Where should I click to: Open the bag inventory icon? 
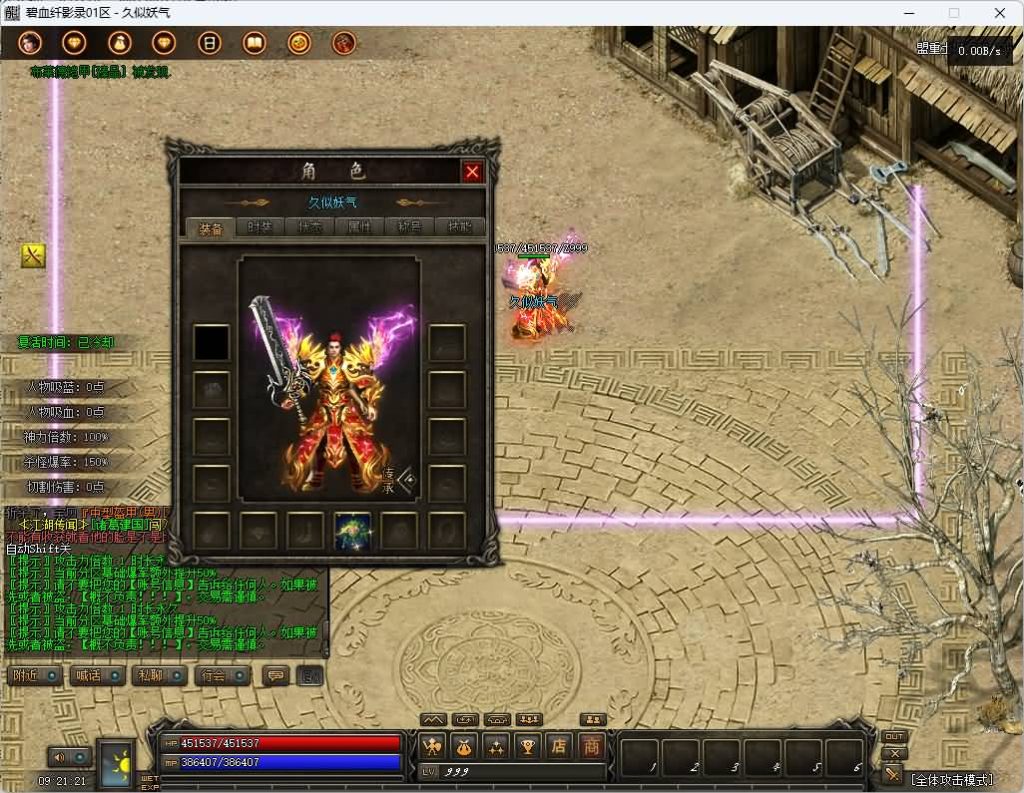(x=463, y=745)
